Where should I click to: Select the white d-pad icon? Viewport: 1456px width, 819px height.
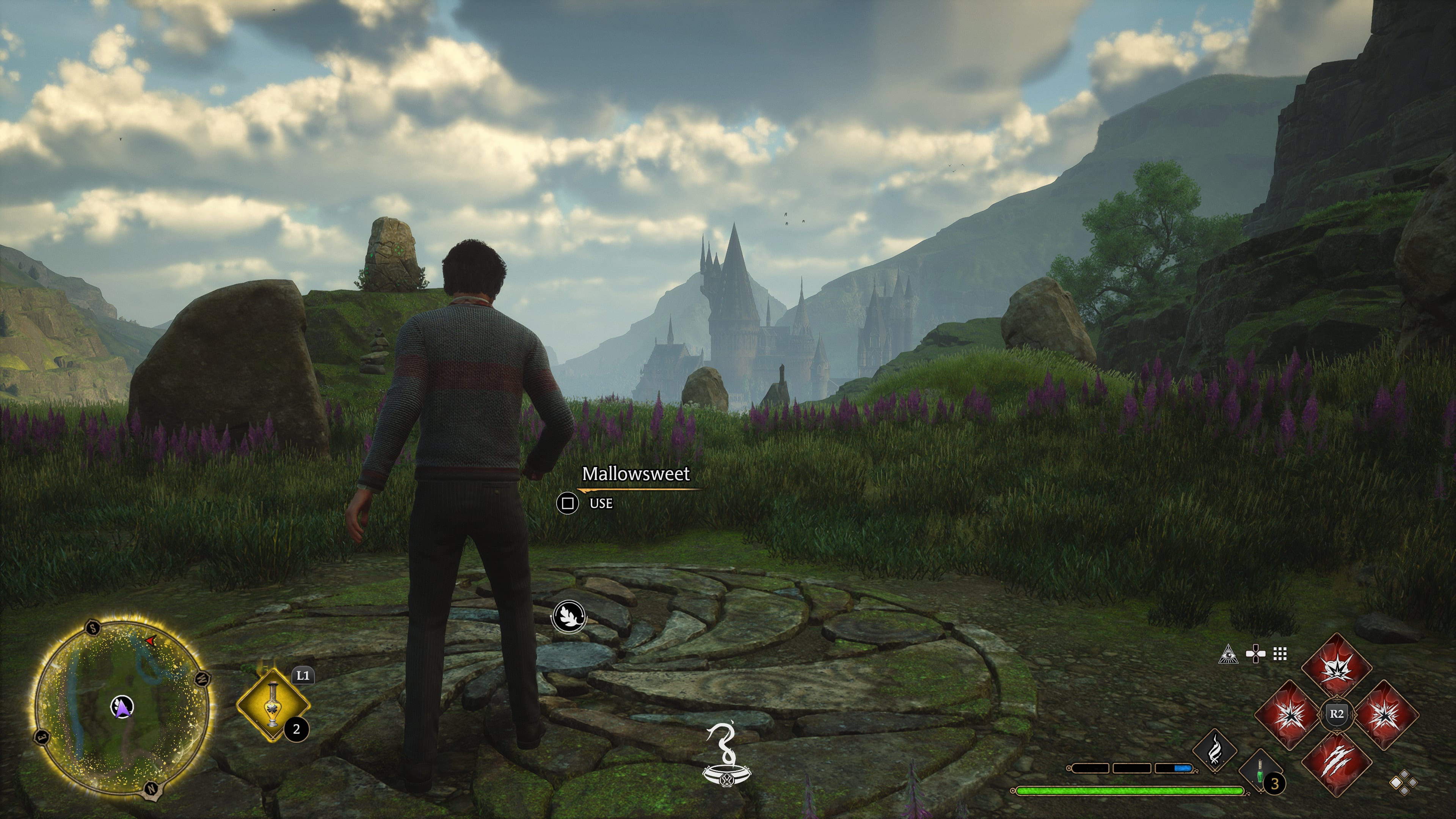coord(1255,654)
